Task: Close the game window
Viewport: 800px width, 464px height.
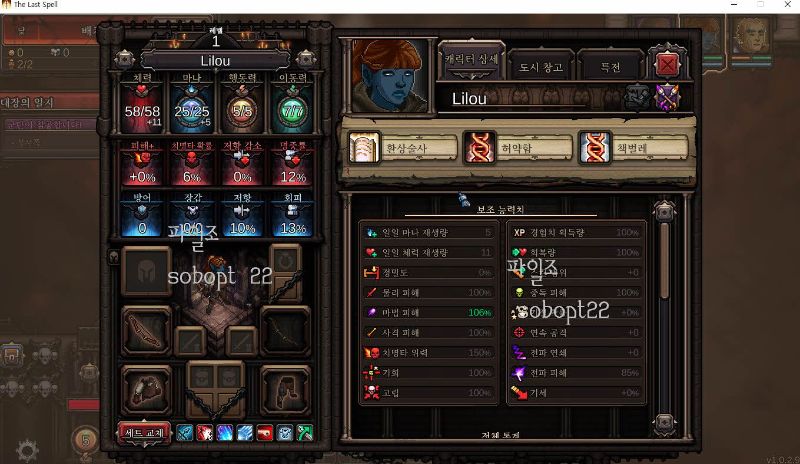Action: point(786,6)
